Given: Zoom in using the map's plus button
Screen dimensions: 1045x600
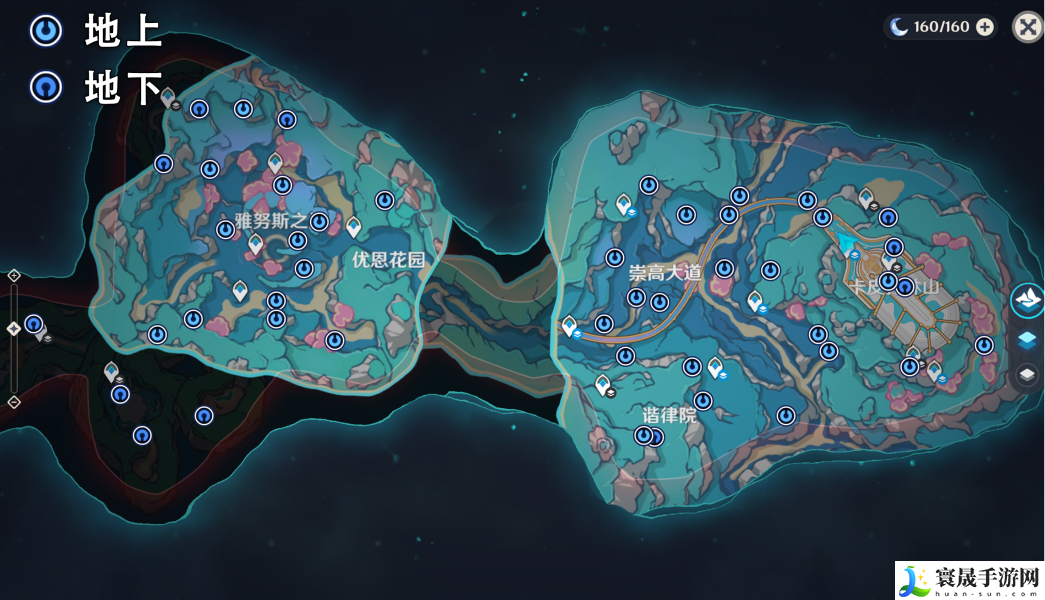Looking at the screenshot, I should (14, 275).
